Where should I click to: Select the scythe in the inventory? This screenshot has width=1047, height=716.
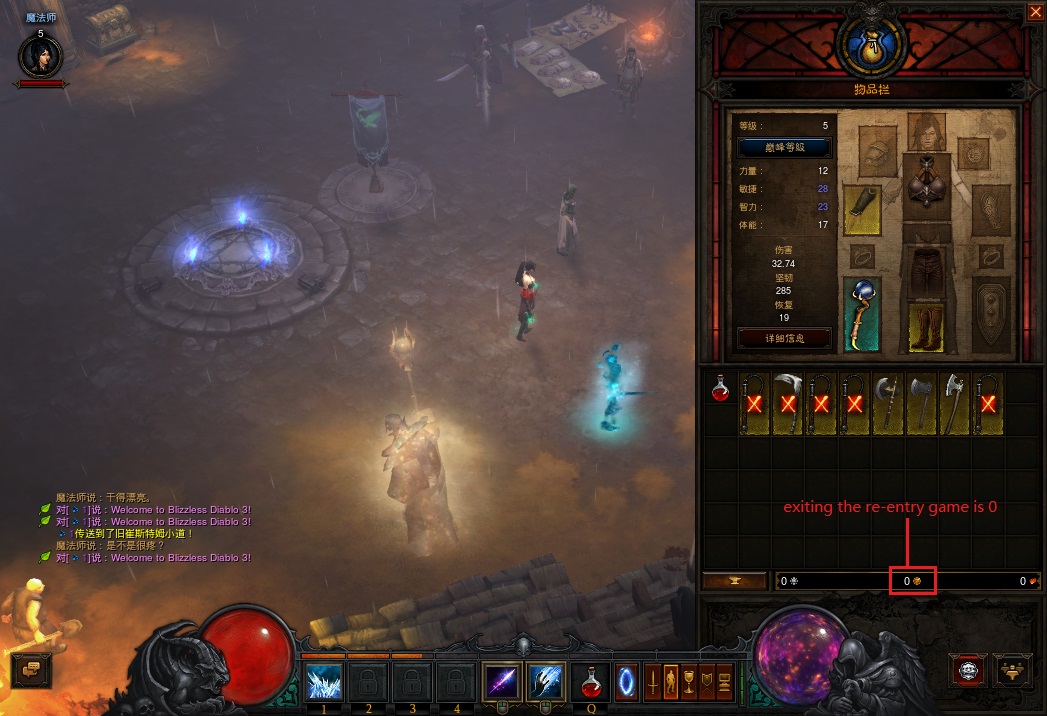[x=788, y=404]
